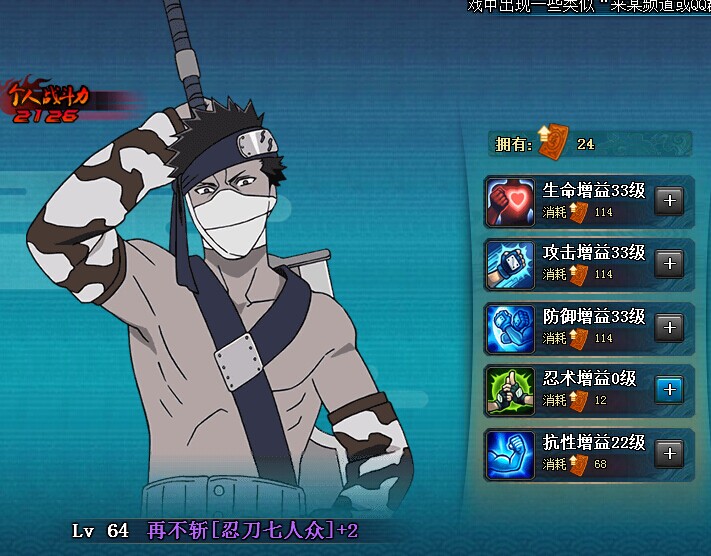Level up 防御增益 using its plus button
The image size is (711, 556).
coord(669,327)
